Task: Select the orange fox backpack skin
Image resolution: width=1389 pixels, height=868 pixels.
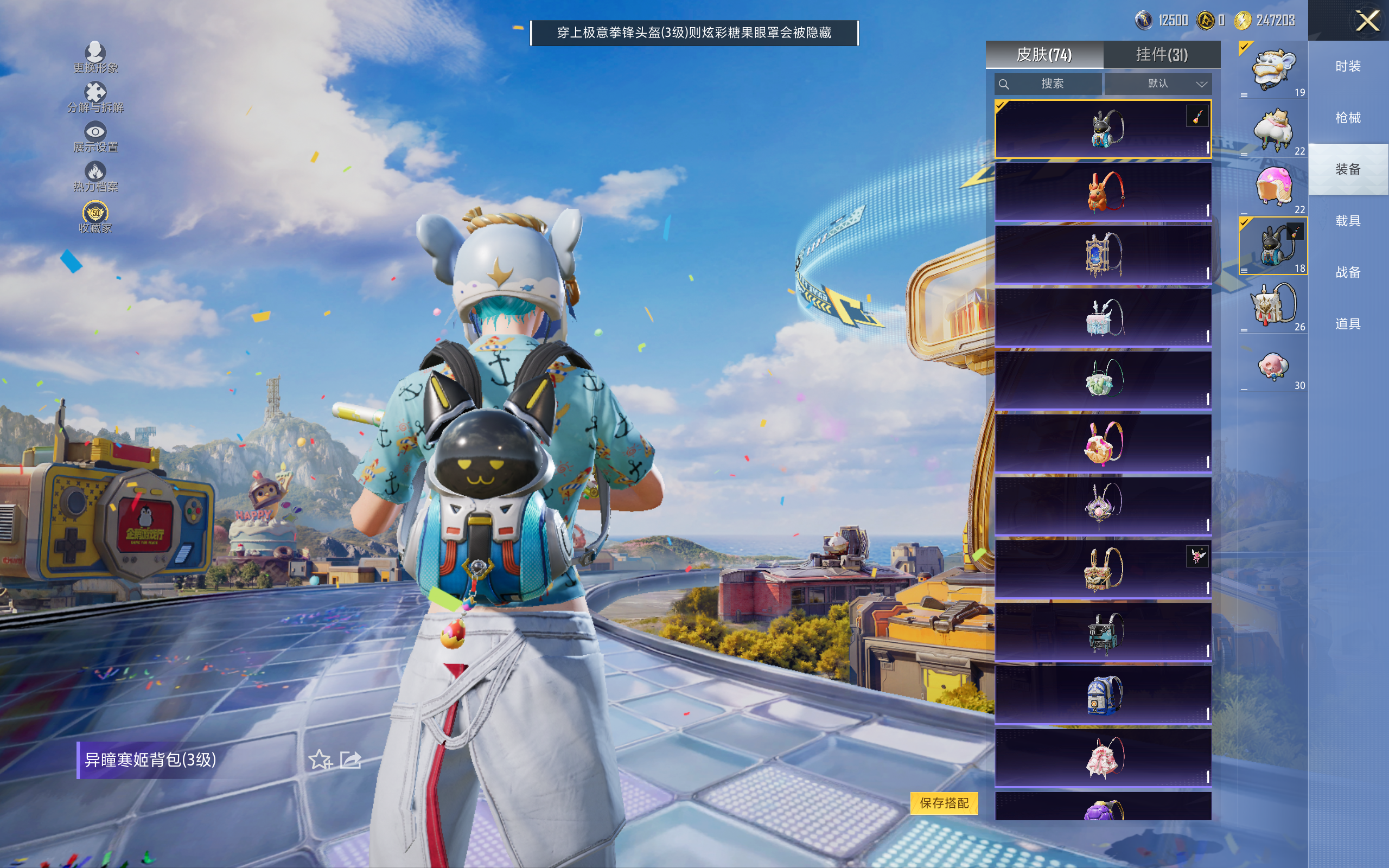Action: (1103, 191)
